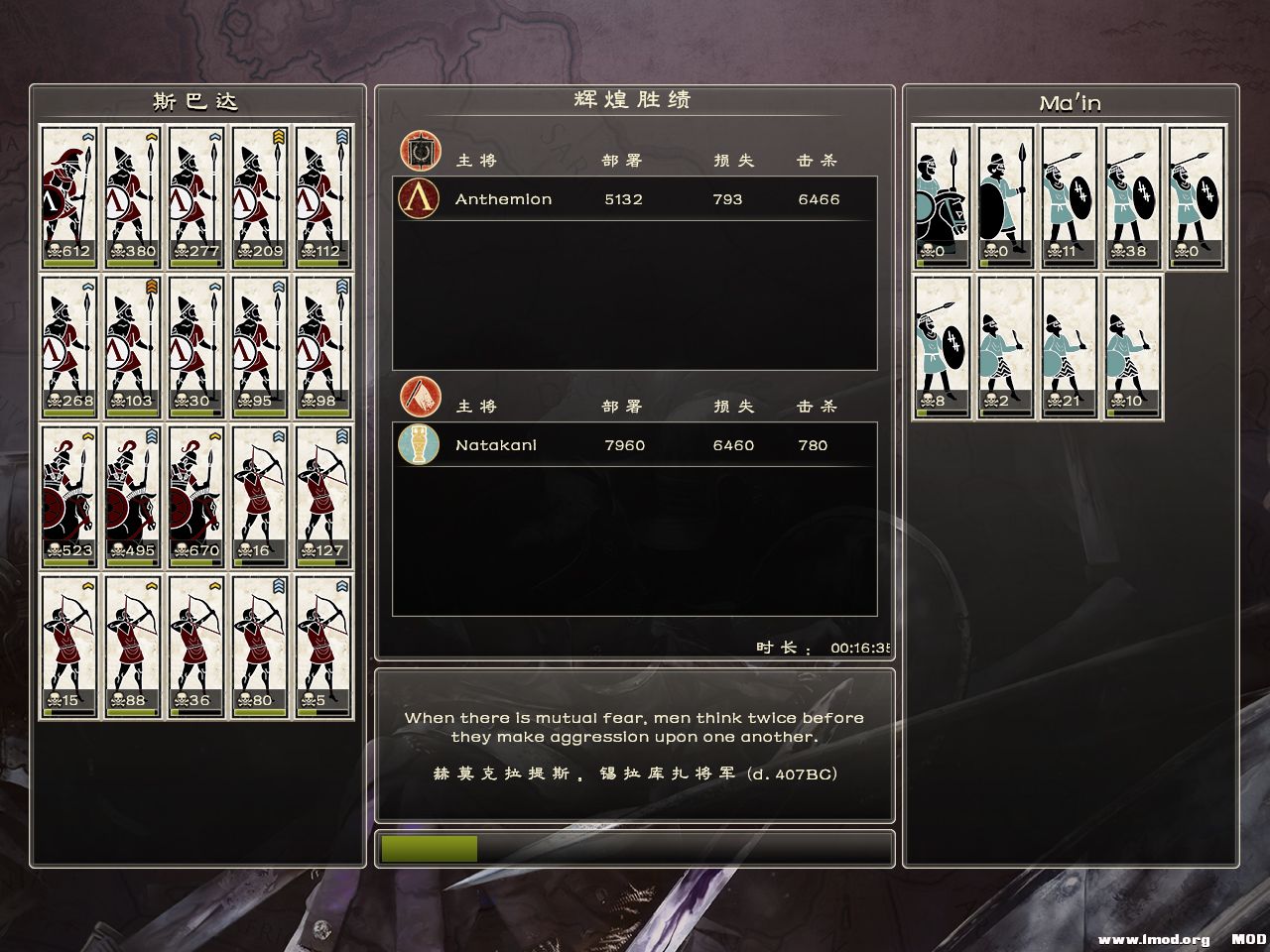Viewport: 1270px width, 952px height.
Task: Pick the archer card showing 5 kills
Action: (323, 646)
